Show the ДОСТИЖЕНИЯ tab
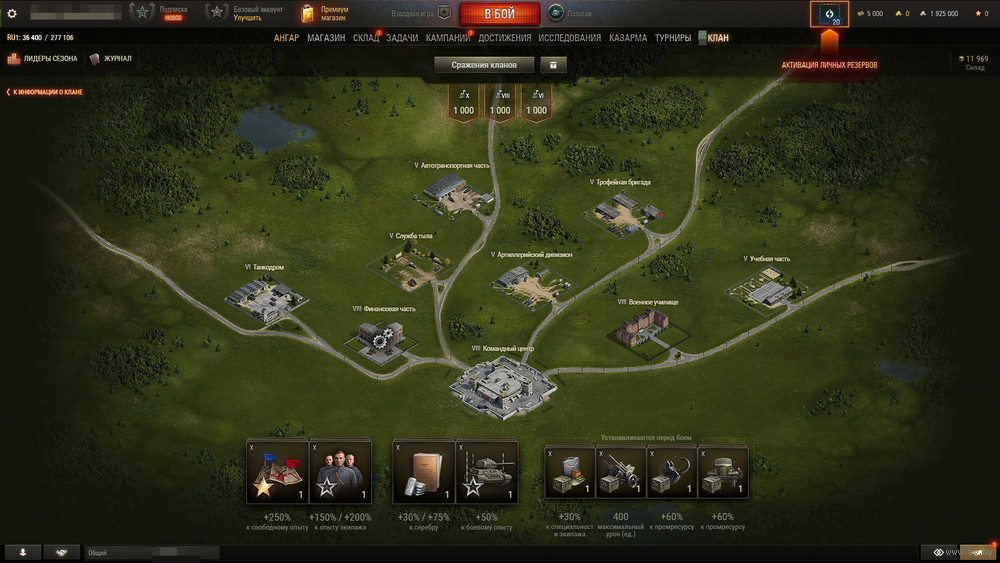Screen dimensions: 1000x563 (505, 38)
